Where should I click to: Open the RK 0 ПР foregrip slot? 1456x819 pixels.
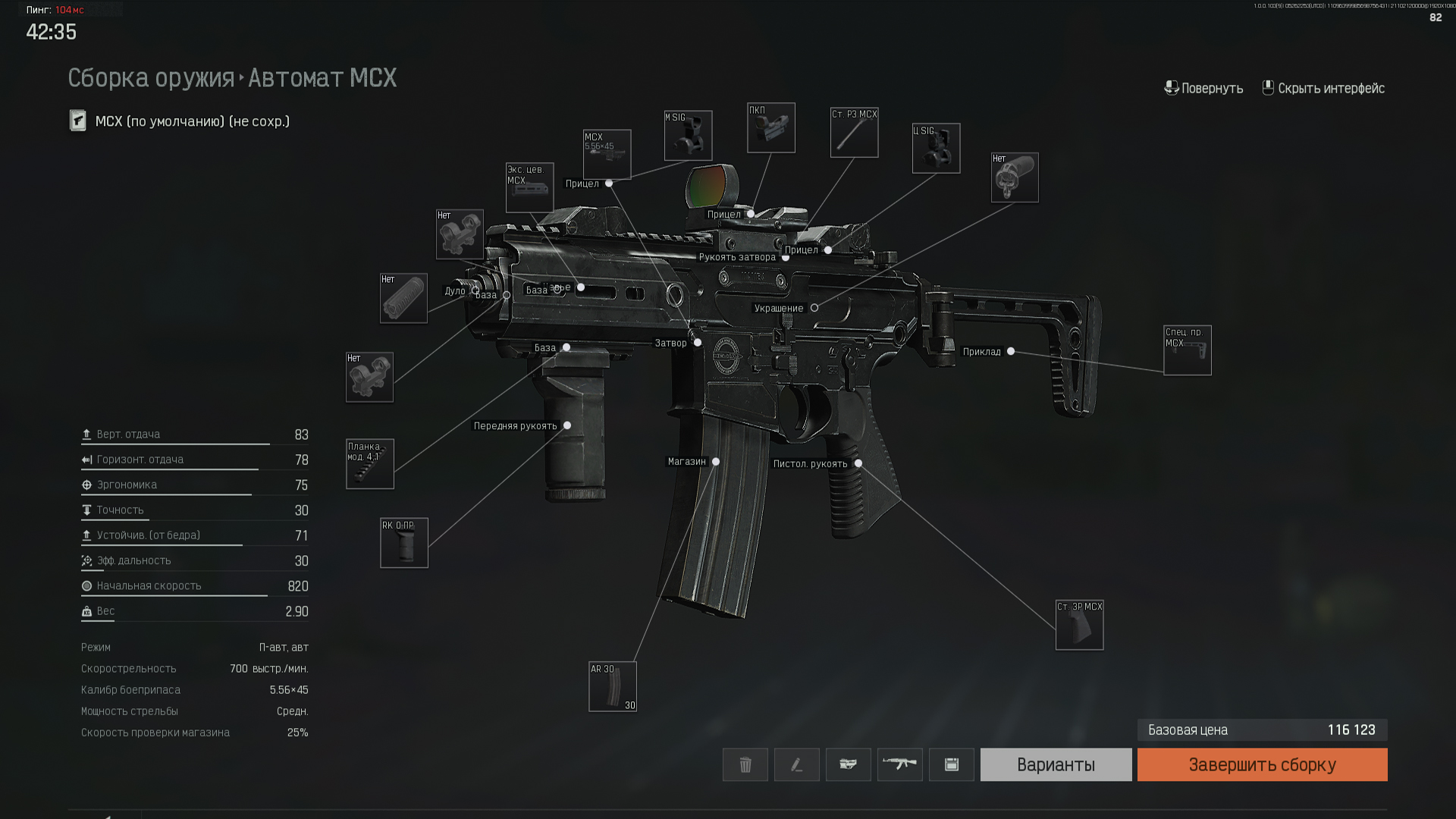403,543
